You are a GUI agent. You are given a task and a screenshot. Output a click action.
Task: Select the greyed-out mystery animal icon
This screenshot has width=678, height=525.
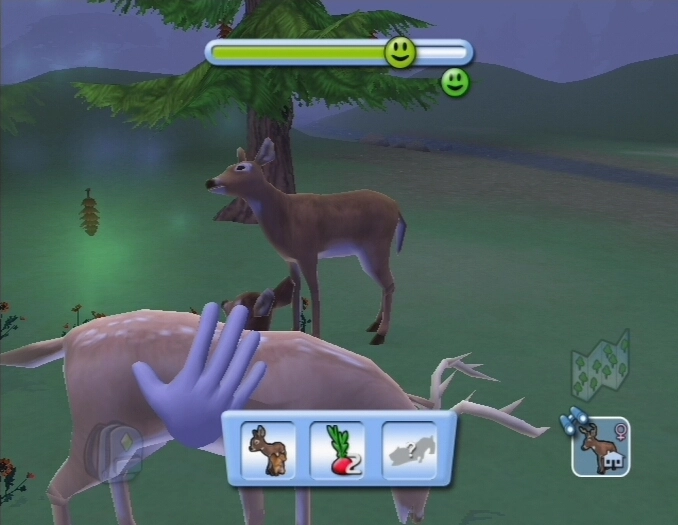409,450
